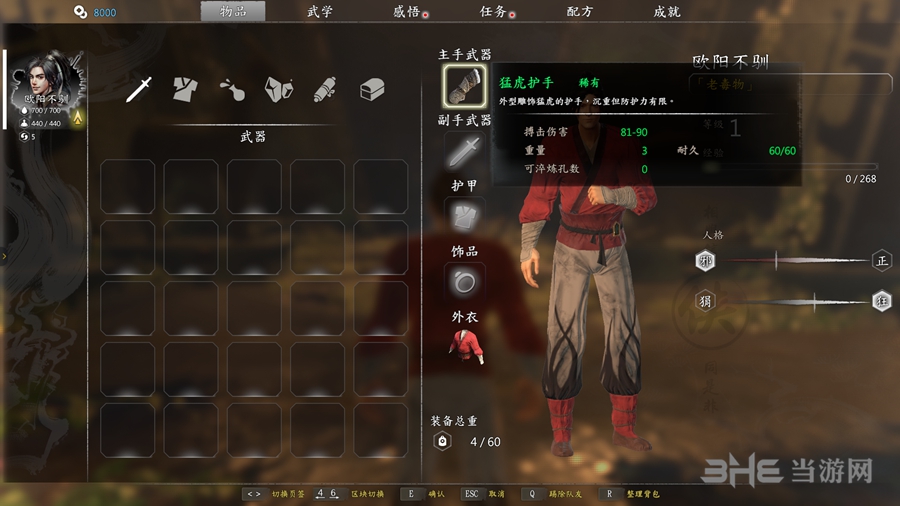900x506 pixels.
Task: Open the 任务 quests tab
Action: click(493, 12)
